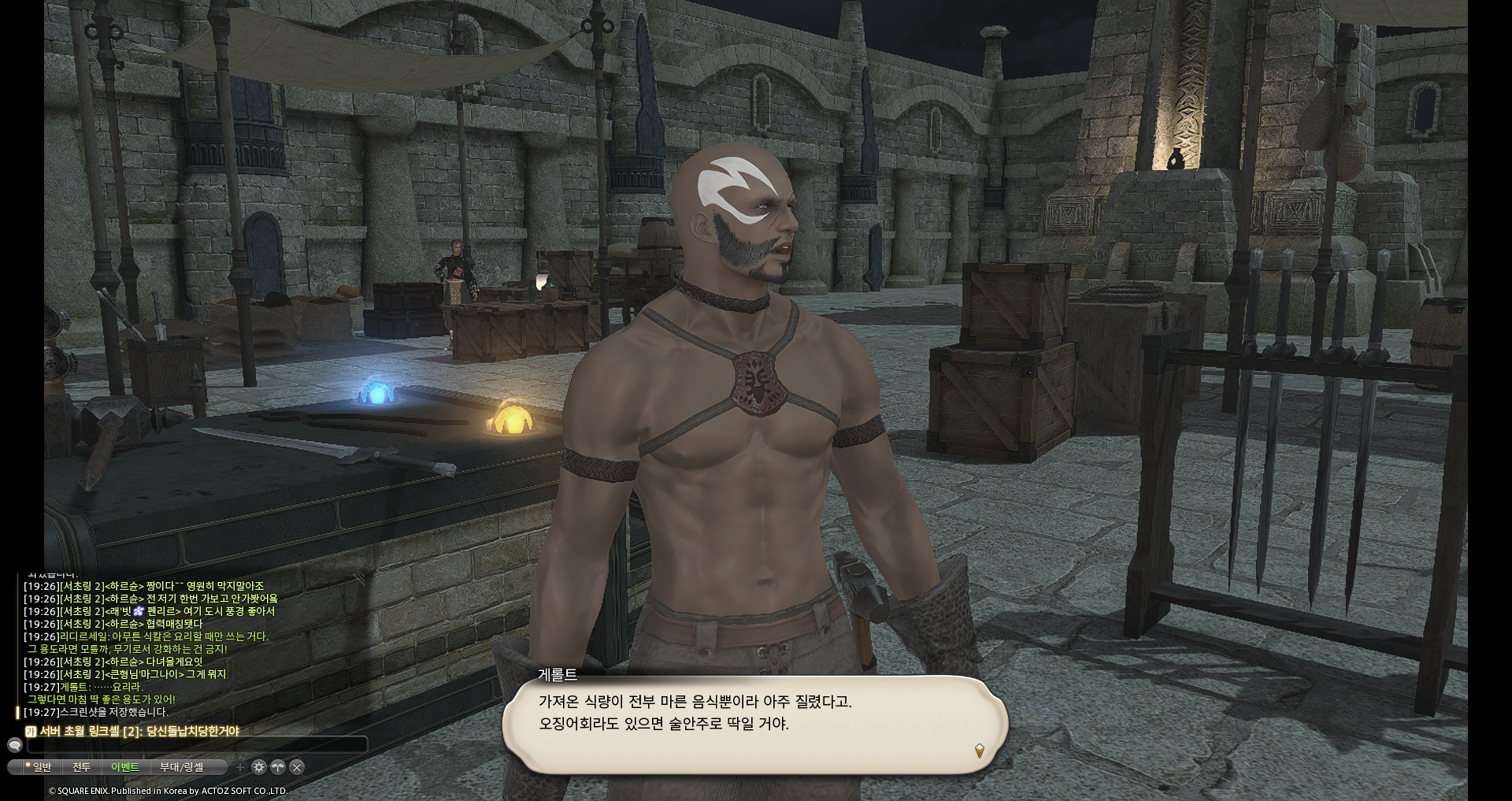Show the 부대/링셀 chat tab
This screenshot has width=1512, height=801.
pyautogui.click(x=182, y=767)
